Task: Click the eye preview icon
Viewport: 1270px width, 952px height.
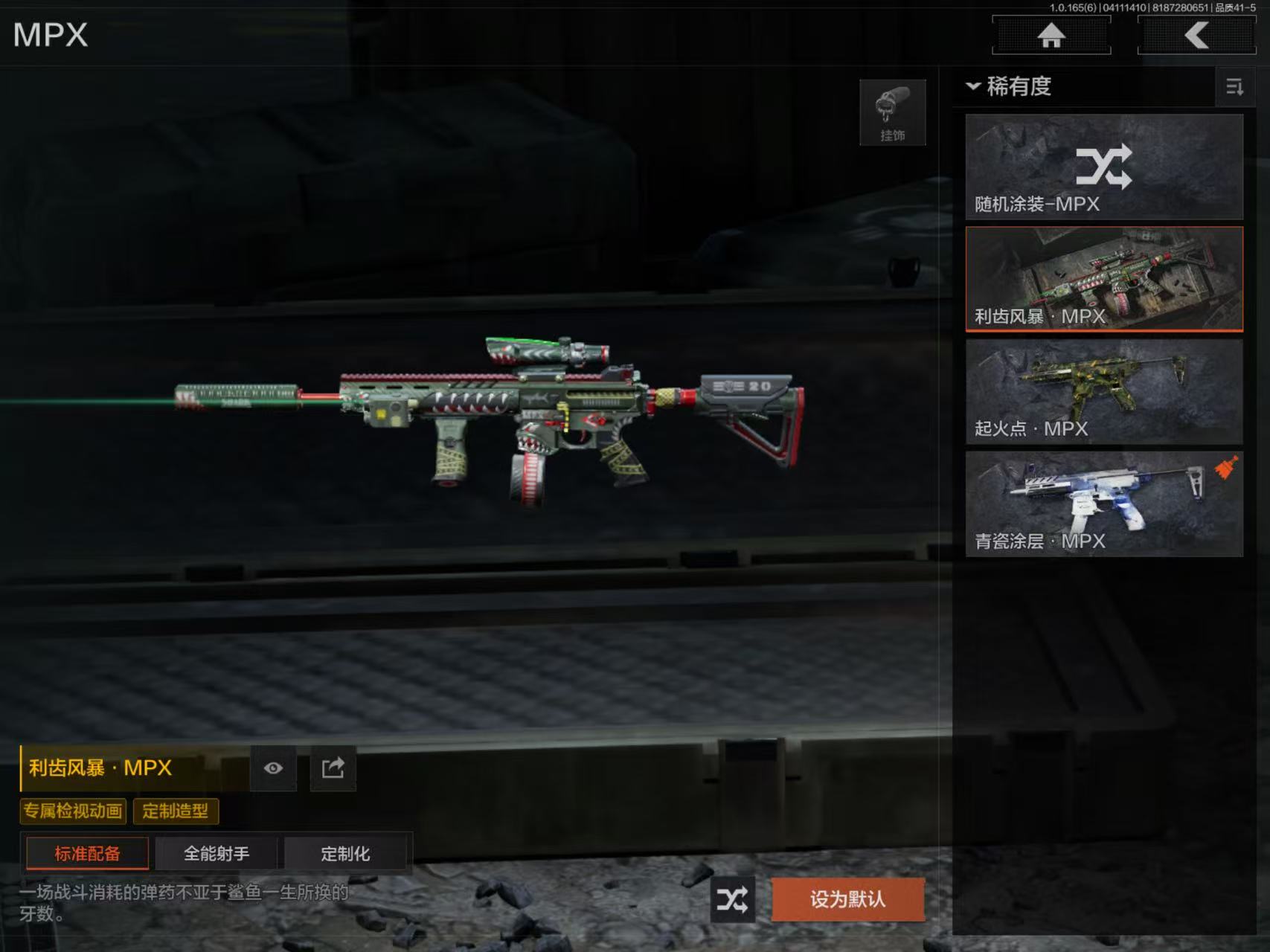Action: click(273, 768)
